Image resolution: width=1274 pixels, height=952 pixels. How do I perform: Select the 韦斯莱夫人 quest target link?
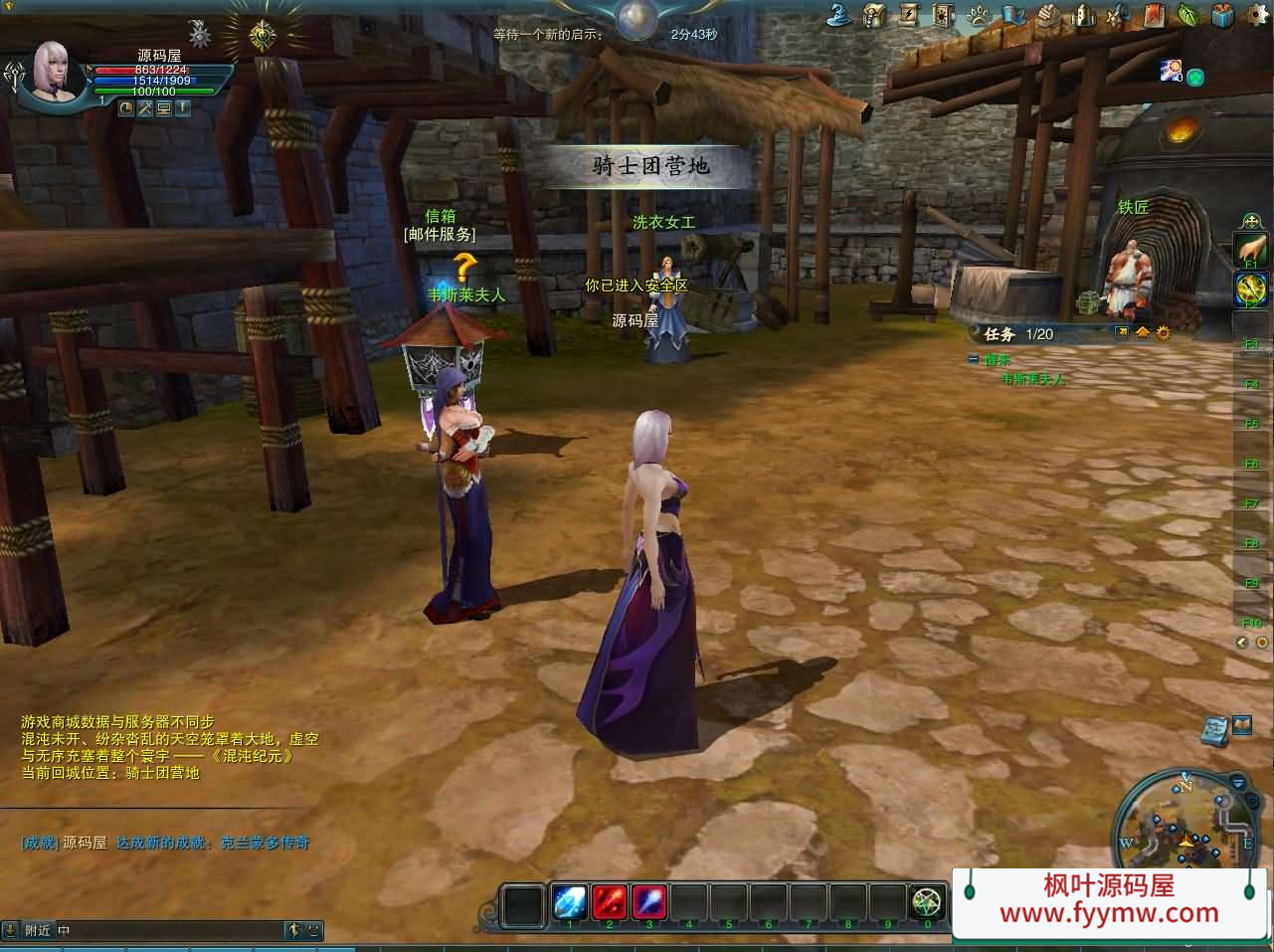click(1032, 379)
